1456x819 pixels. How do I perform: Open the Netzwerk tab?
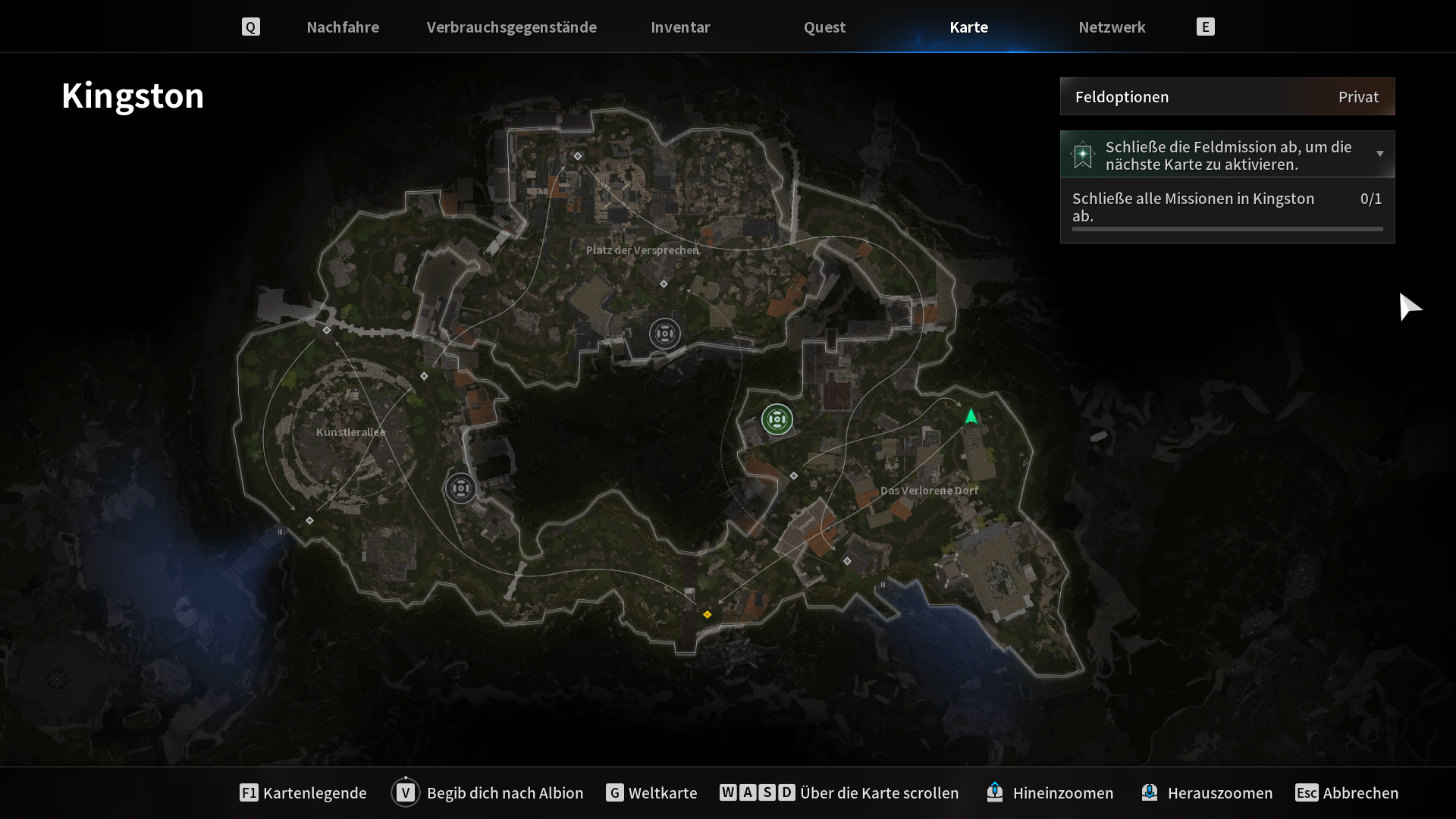pyautogui.click(x=1112, y=27)
